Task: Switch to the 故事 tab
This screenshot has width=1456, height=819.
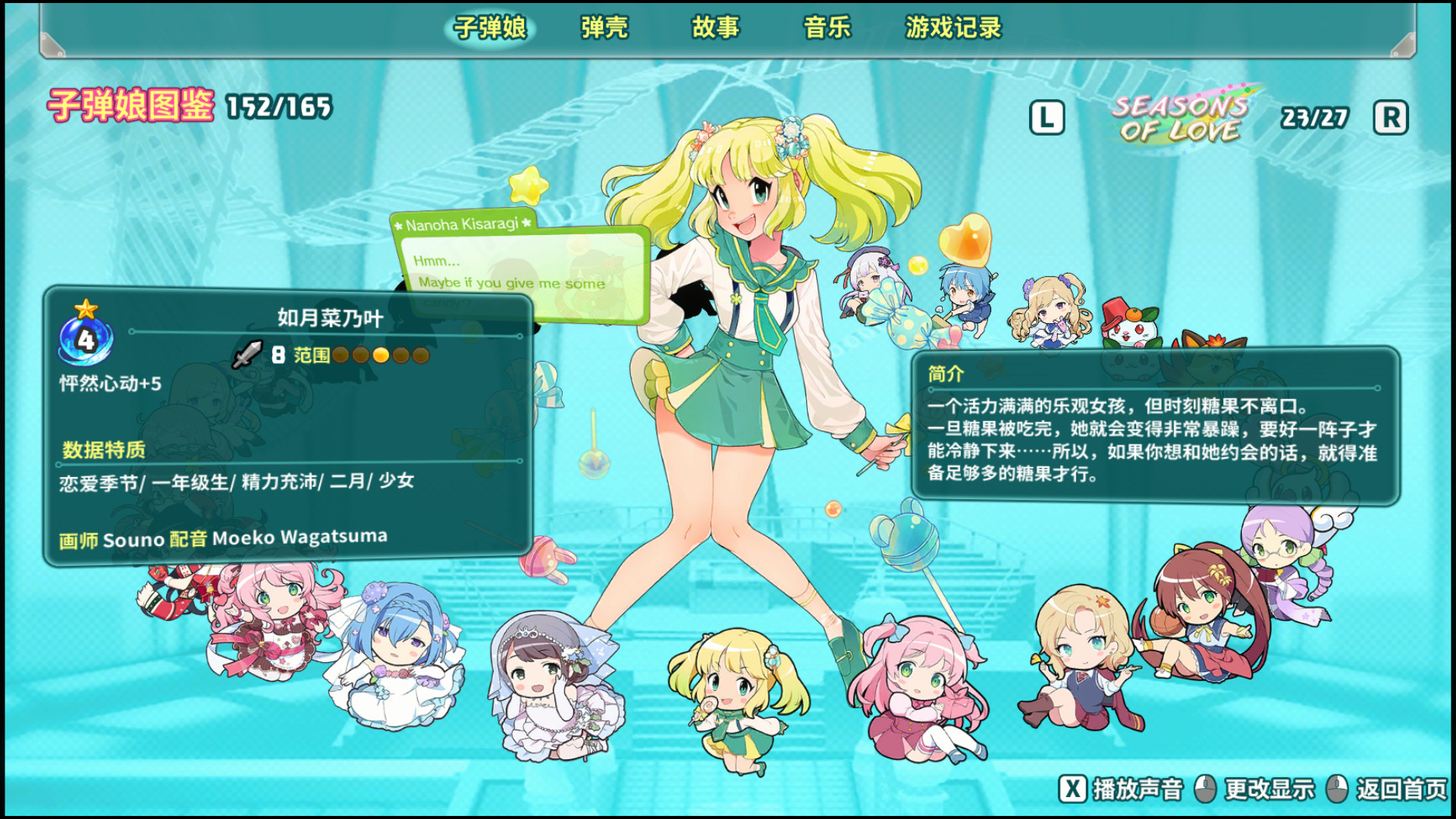Action: click(716, 29)
